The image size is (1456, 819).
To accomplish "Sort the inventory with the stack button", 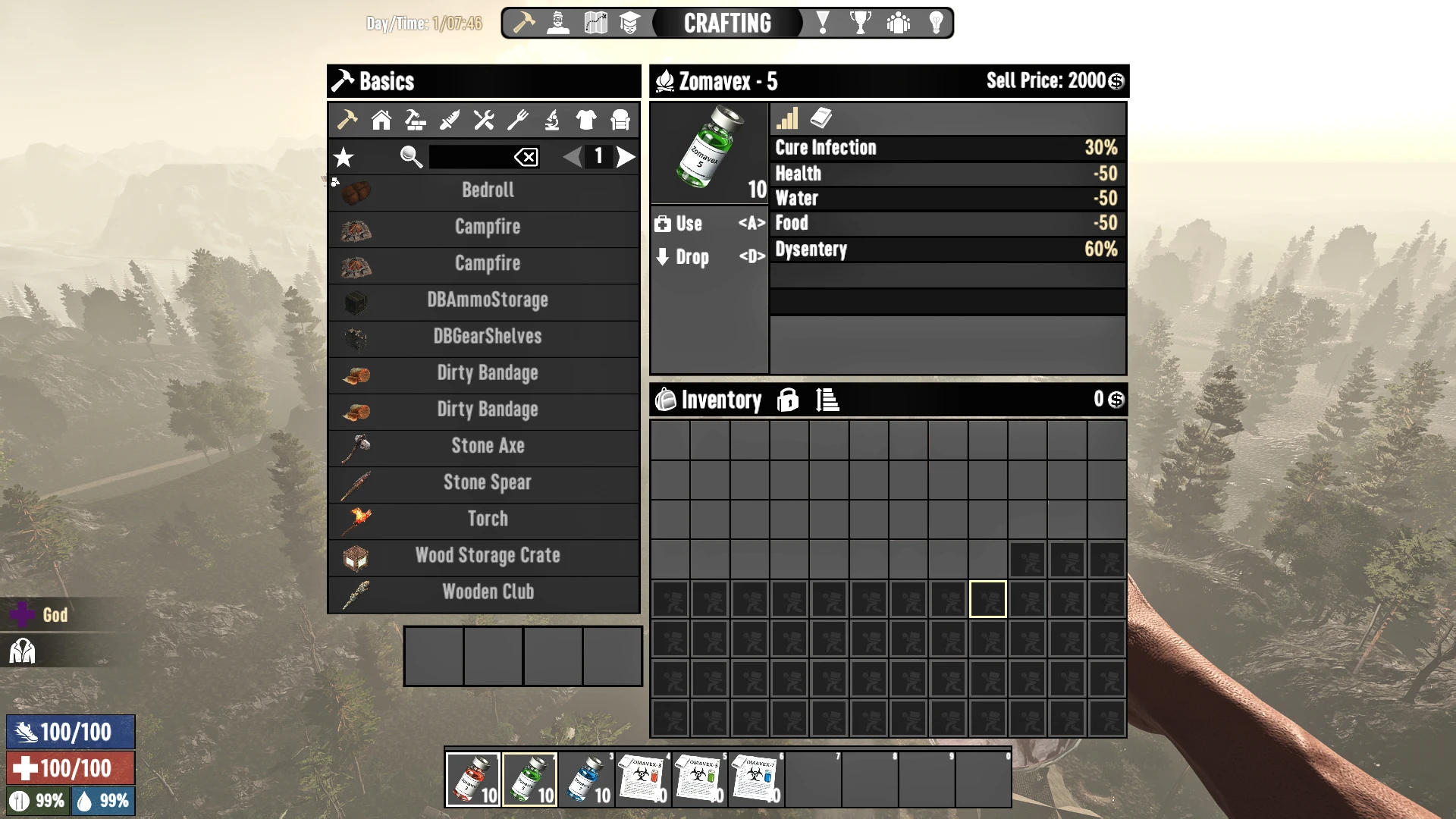I will [827, 400].
